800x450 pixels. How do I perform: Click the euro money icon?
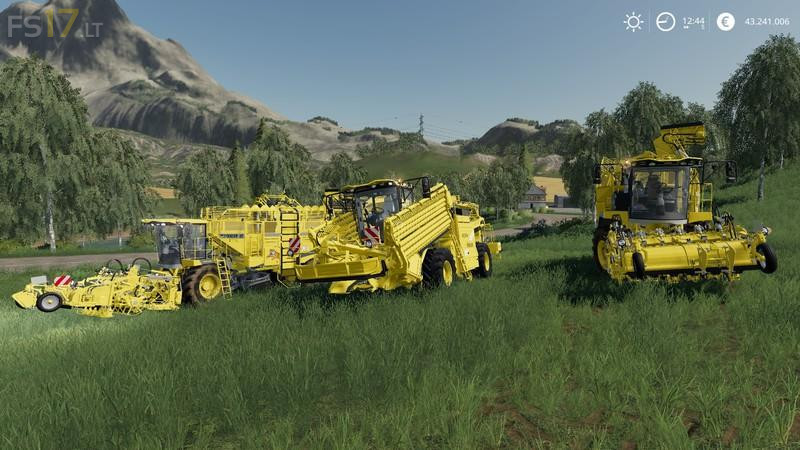tap(726, 22)
